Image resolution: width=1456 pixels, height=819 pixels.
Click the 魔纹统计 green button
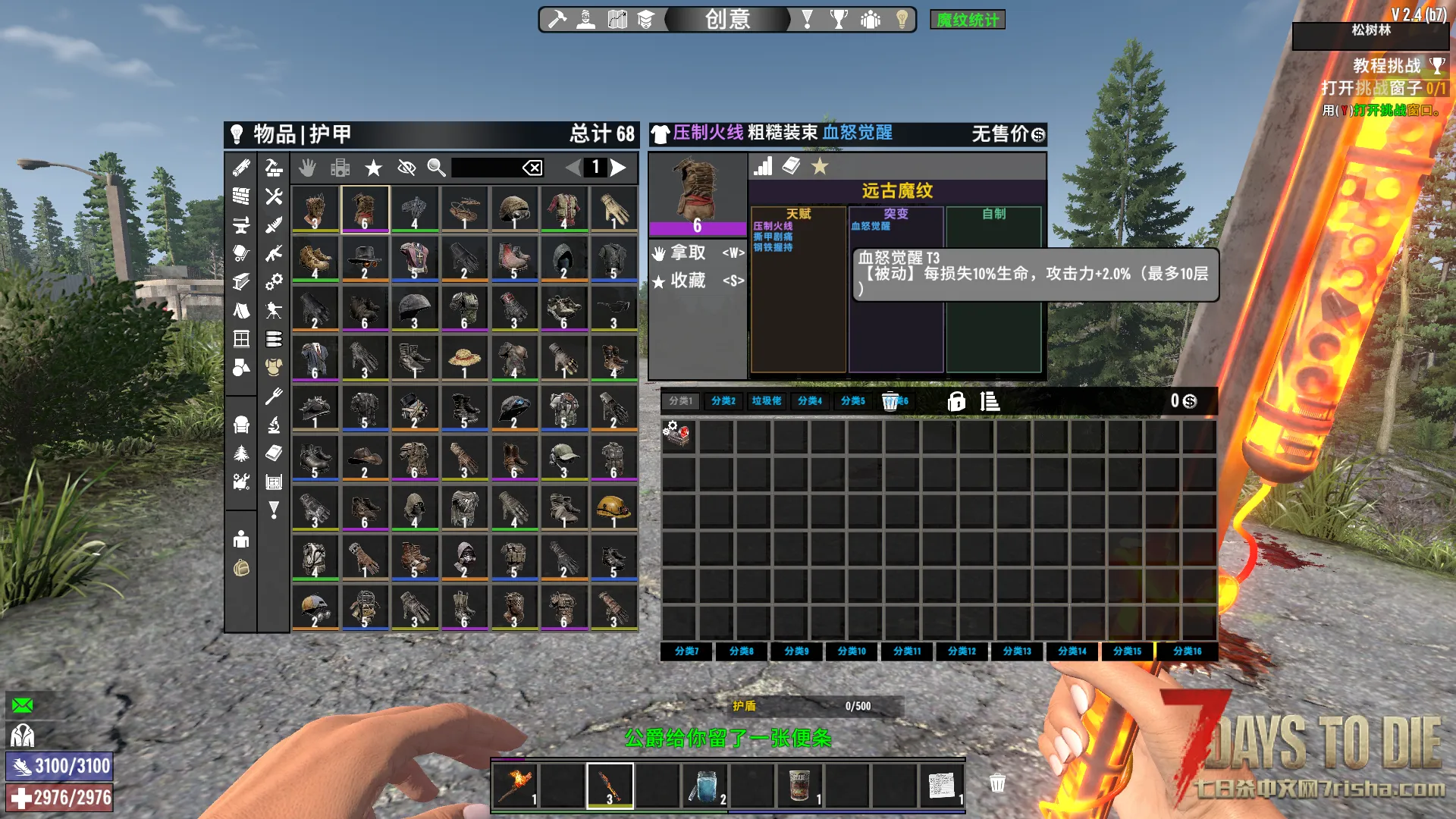(967, 20)
